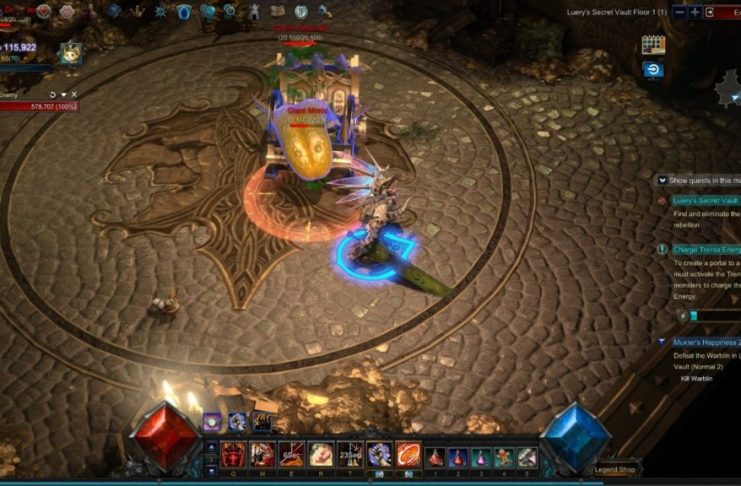
Task: Select the Charge Trenta Energy quest
Action: [x=706, y=249]
